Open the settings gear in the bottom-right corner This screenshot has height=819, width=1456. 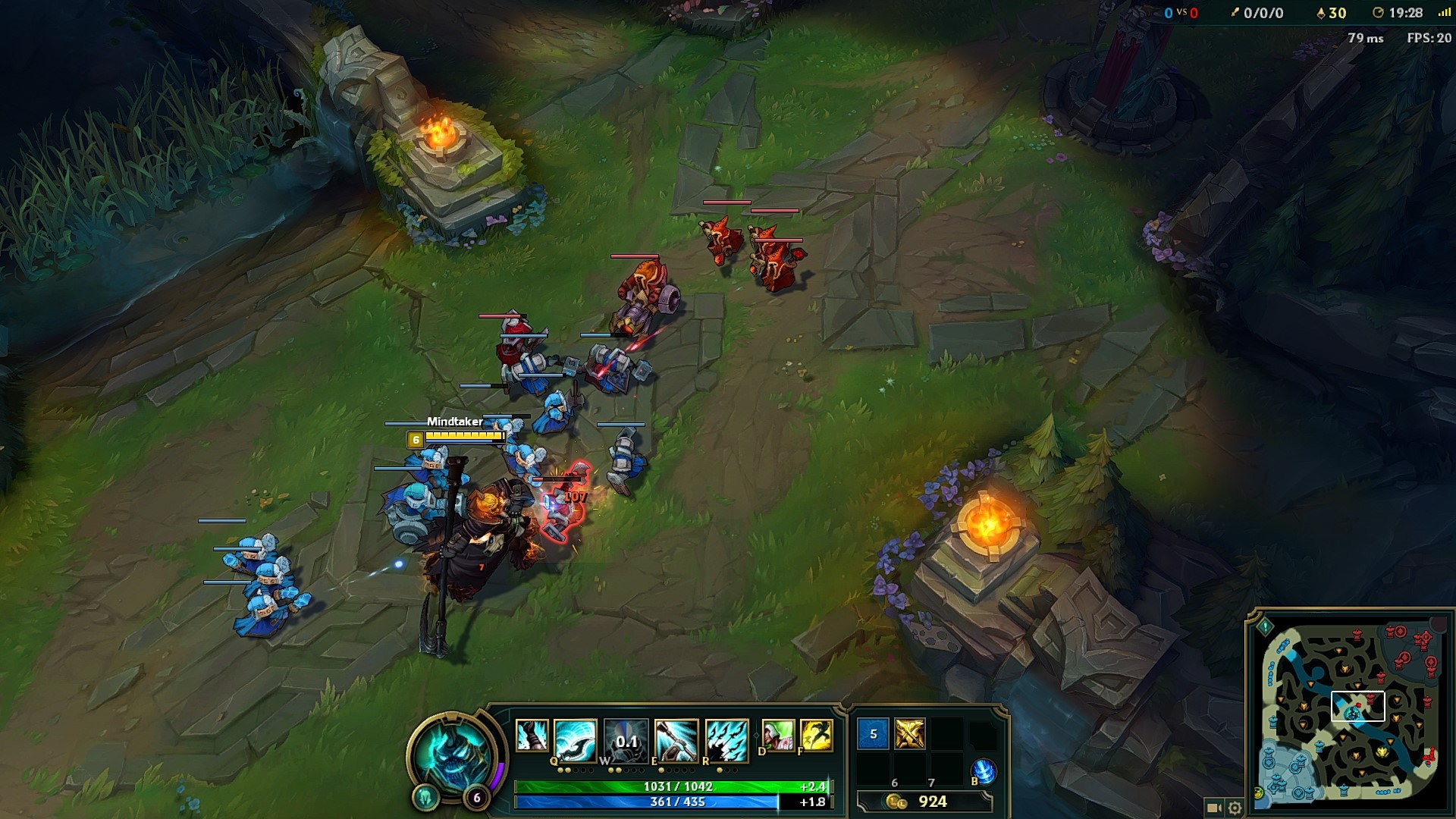click(x=1235, y=808)
